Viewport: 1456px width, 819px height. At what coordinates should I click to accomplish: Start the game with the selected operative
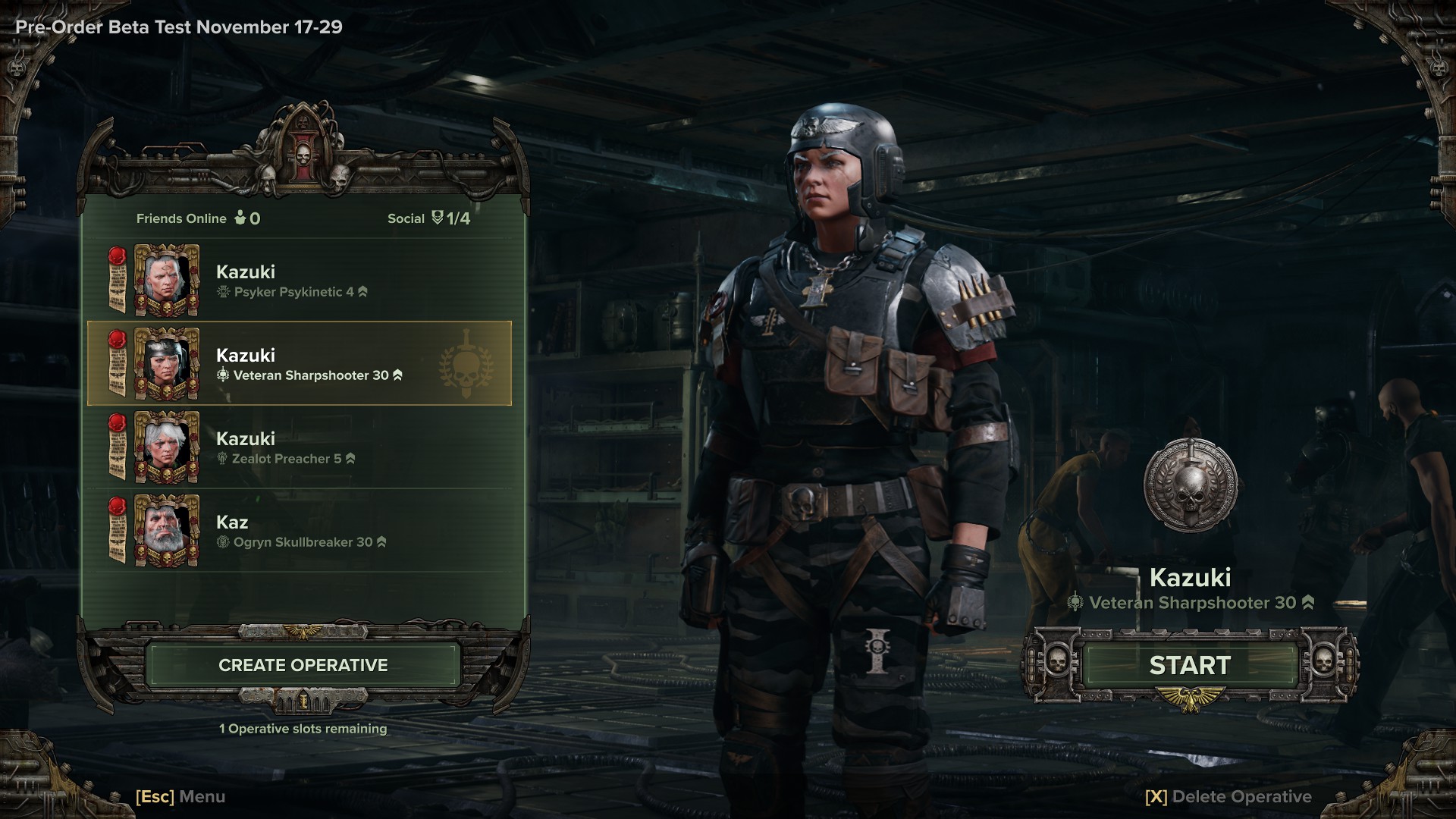click(1189, 665)
